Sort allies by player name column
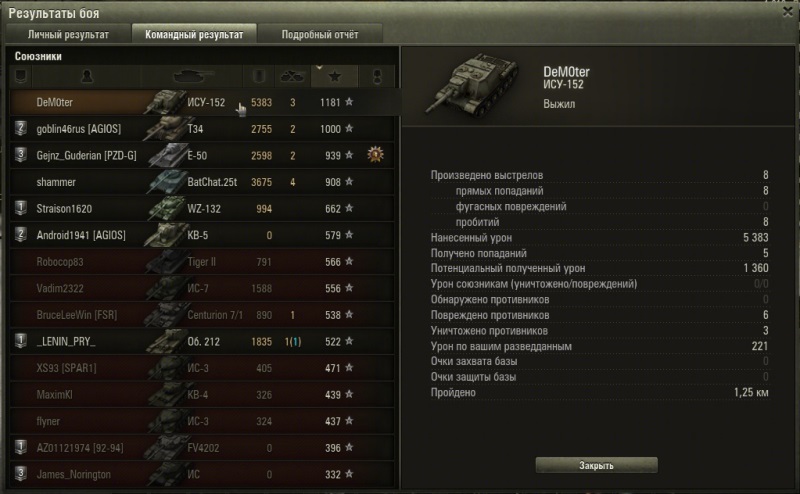 click(x=87, y=76)
